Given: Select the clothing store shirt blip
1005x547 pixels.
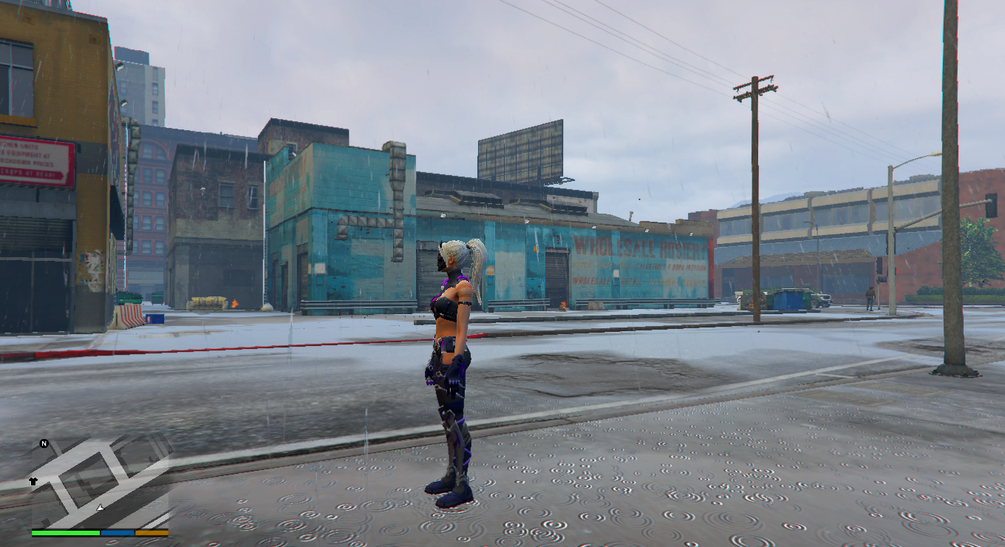Looking at the screenshot, I should click(33, 481).
